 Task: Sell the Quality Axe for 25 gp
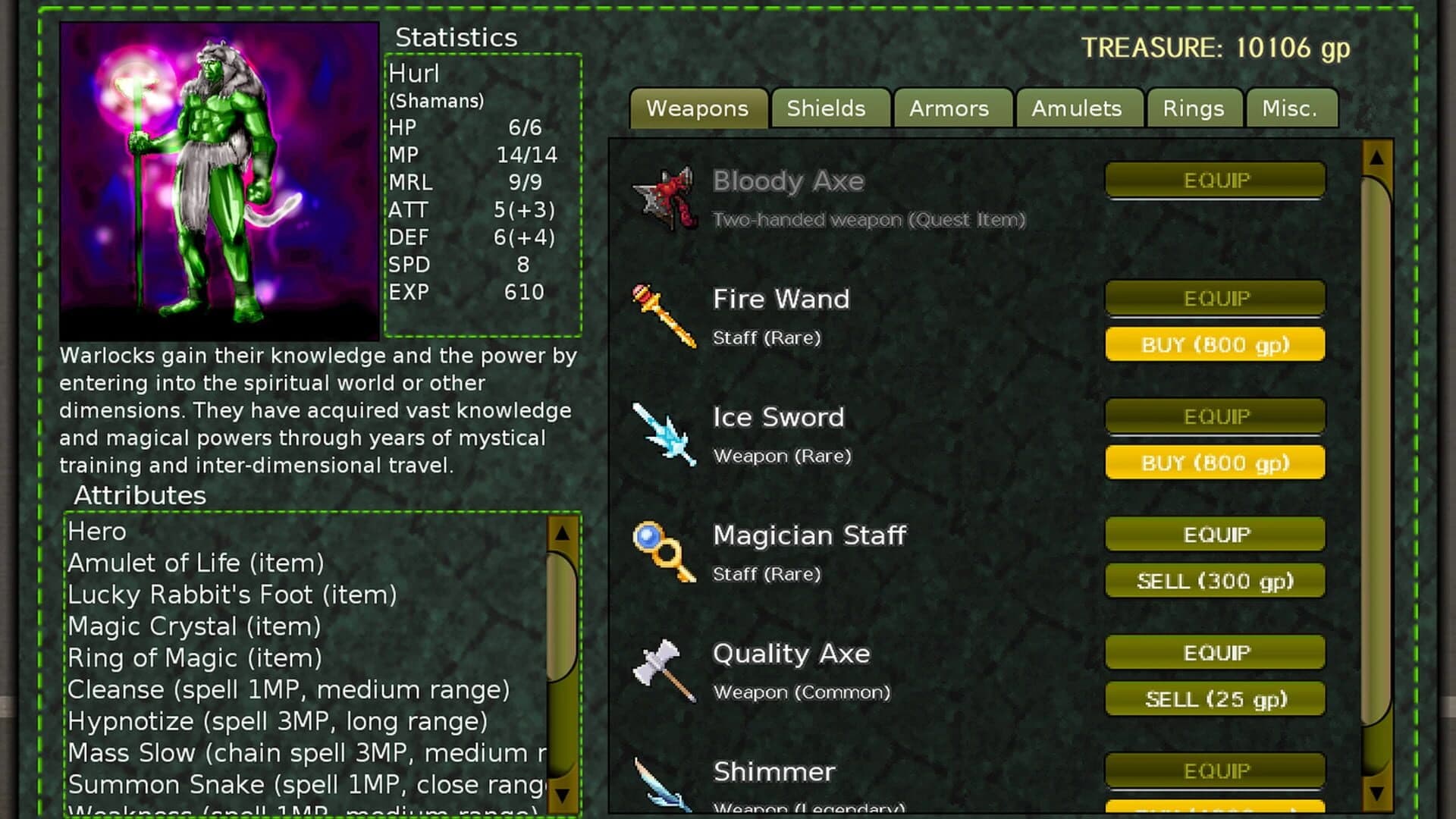(x=1214, y=698)
